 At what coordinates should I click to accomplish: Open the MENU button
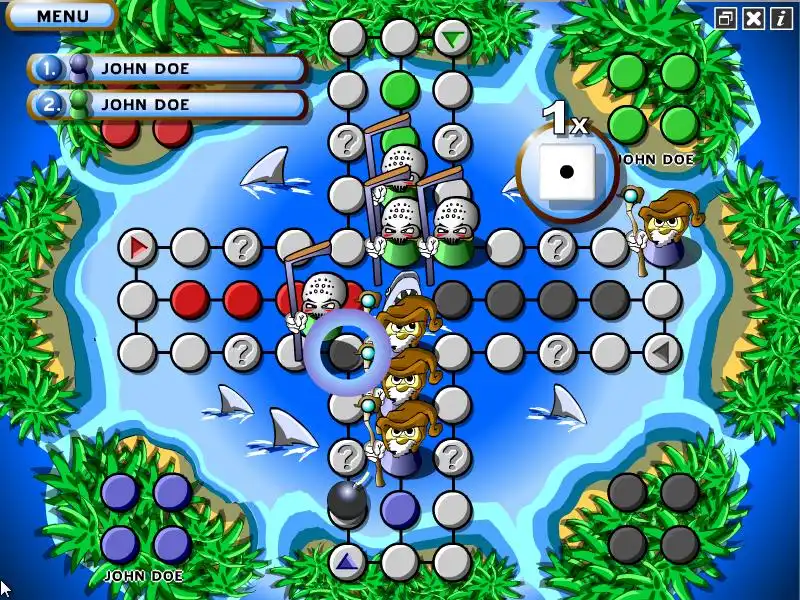61,15
